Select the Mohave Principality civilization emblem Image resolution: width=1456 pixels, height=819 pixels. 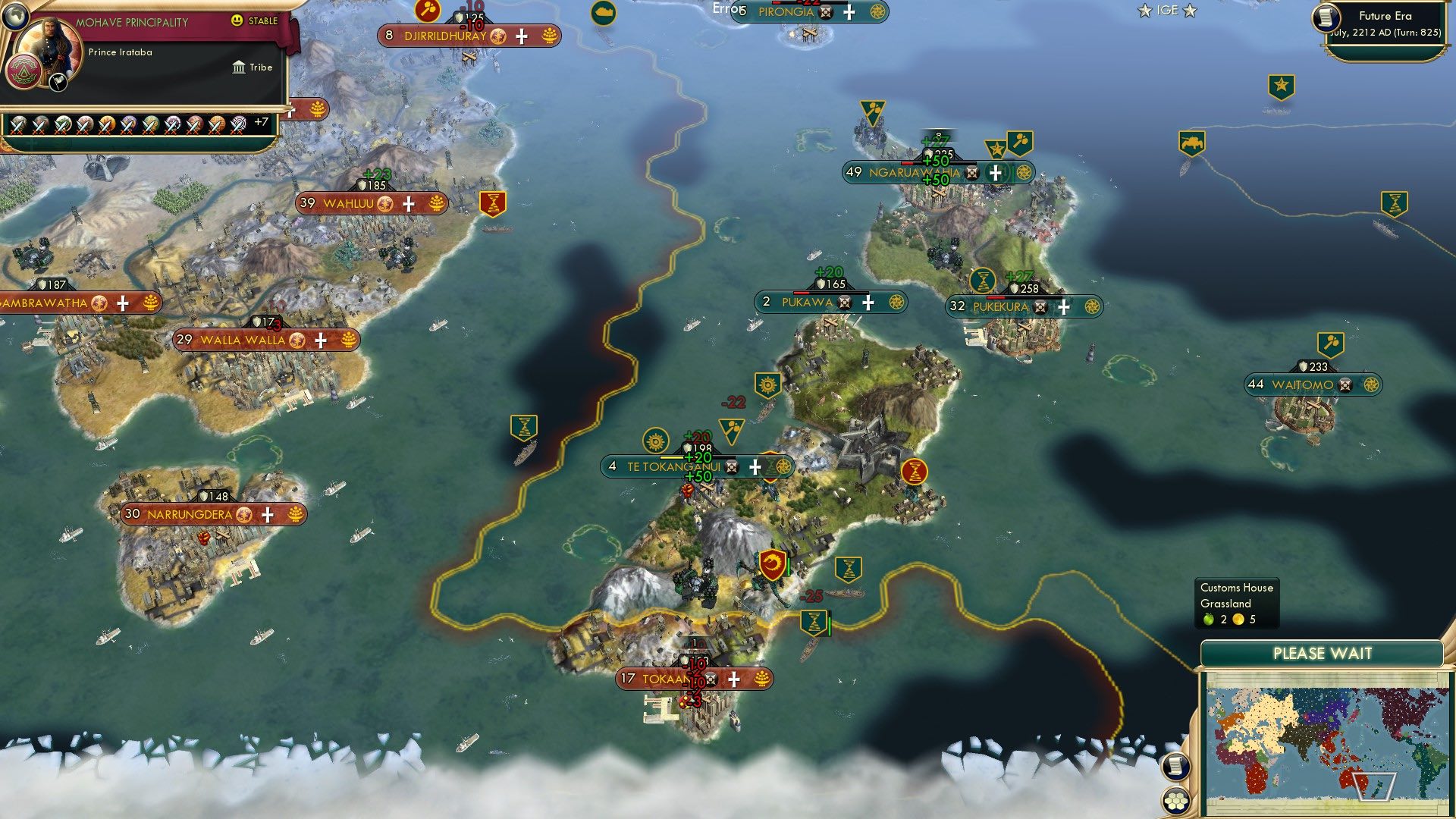[23, 71]
